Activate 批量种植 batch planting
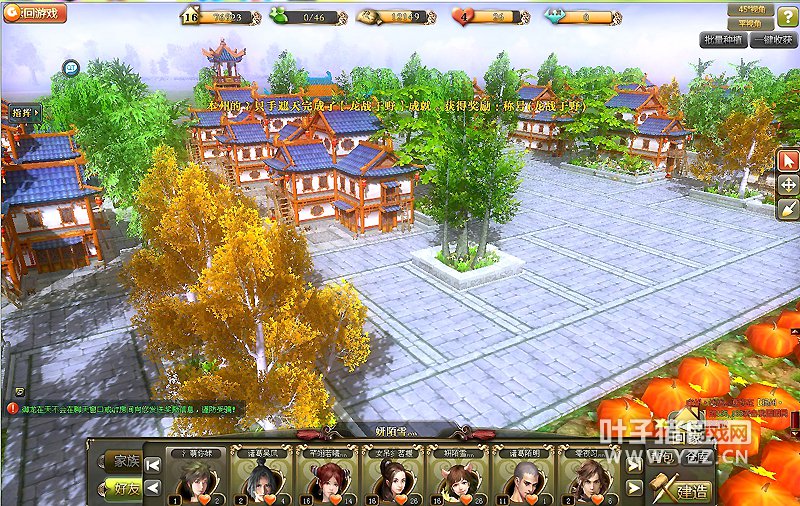800x506 pixels. 722,40
